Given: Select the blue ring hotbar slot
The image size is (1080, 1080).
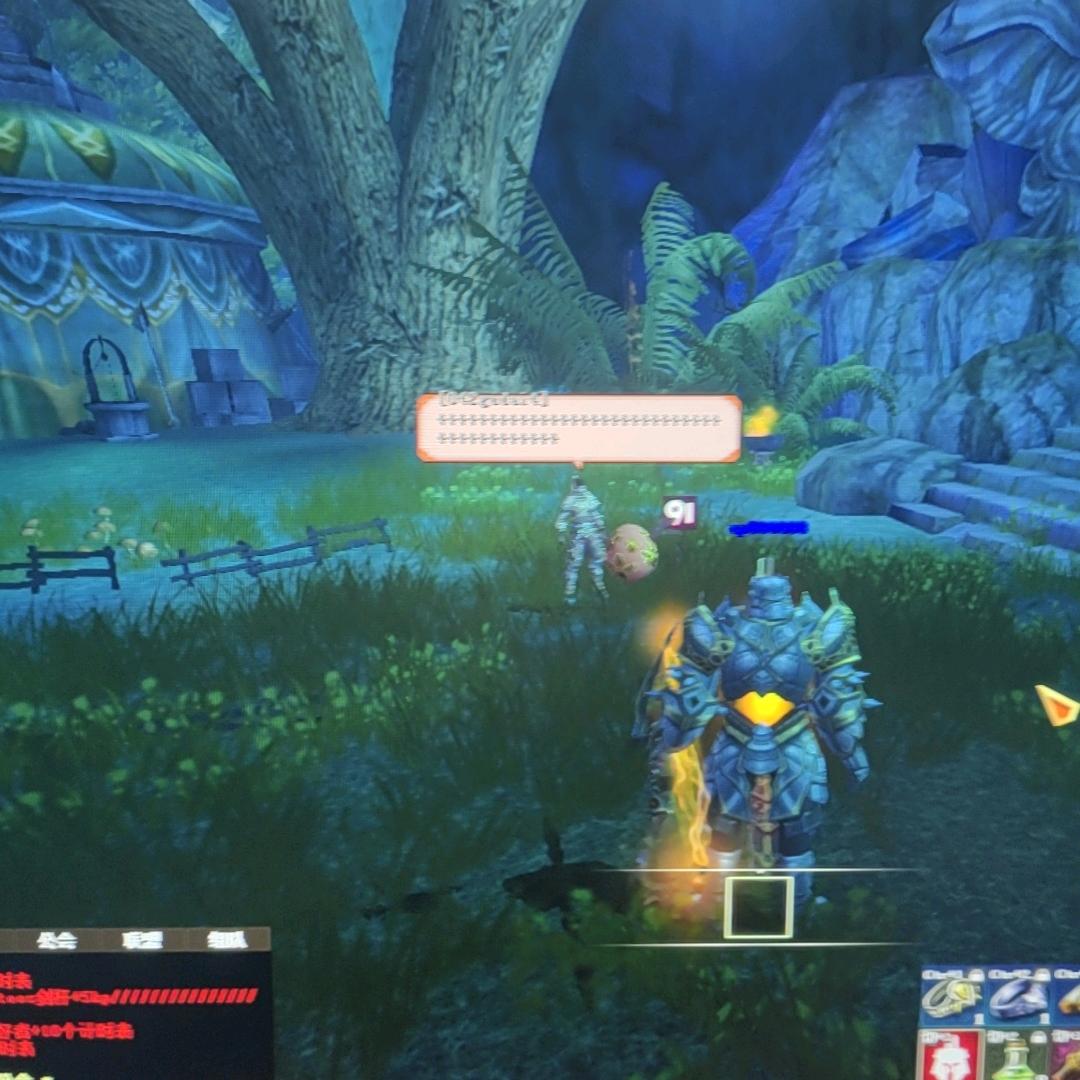Looking at the screenshot, I should (x=1017, y=996).
